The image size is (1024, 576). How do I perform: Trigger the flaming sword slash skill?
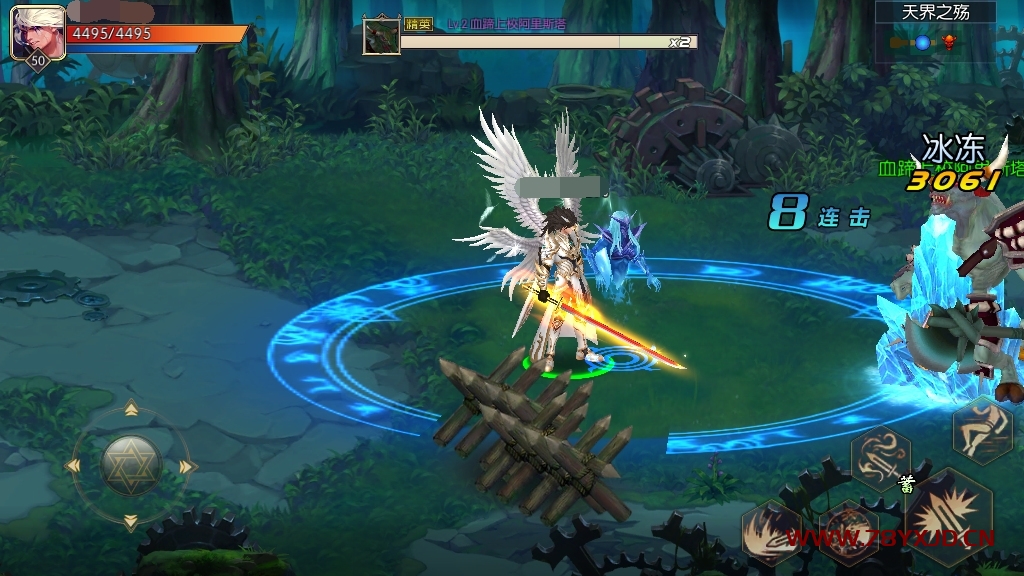(772, 533)
